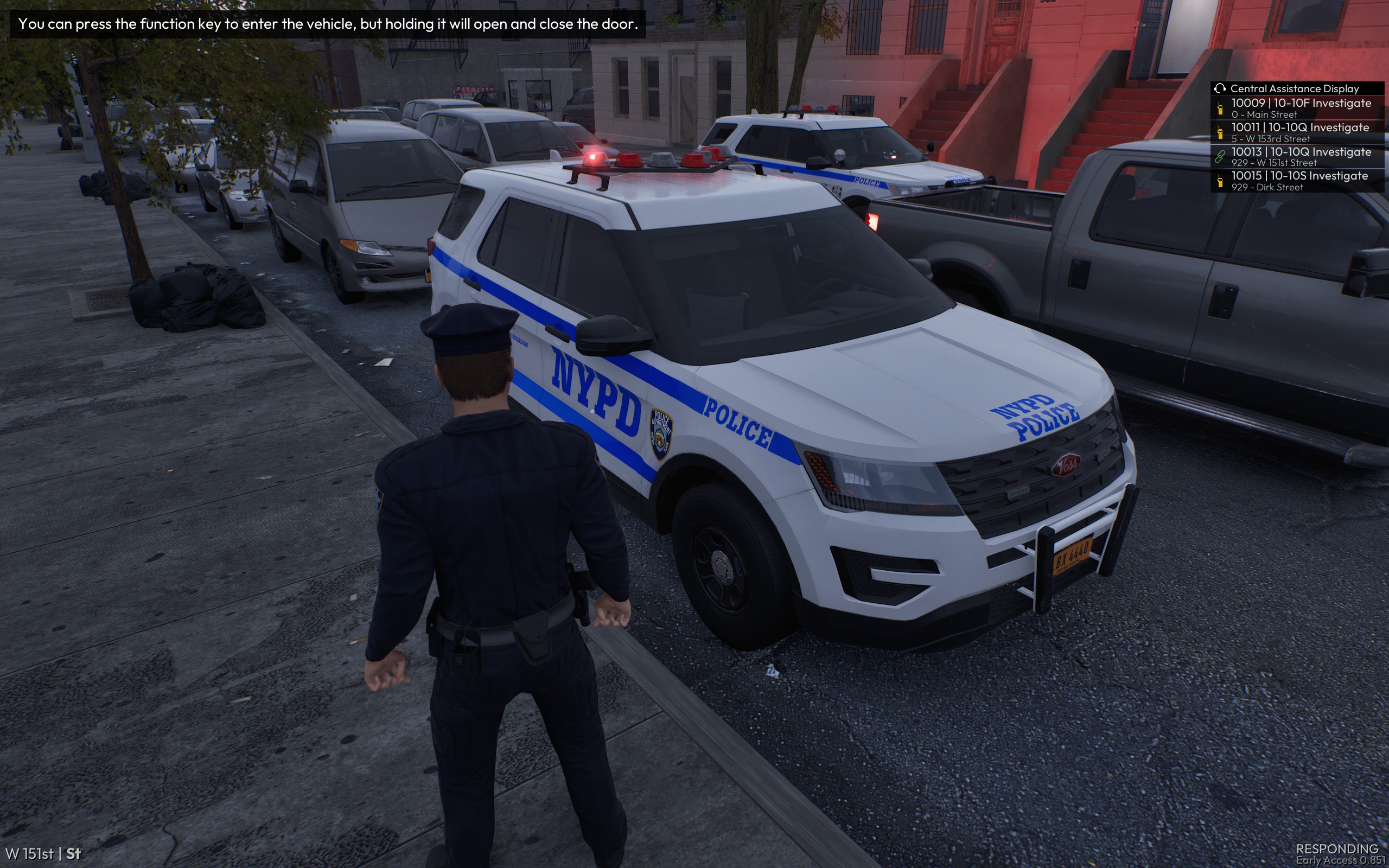Select callout 10009 10-10F Investigate on Main Street

click(1300, 108)
